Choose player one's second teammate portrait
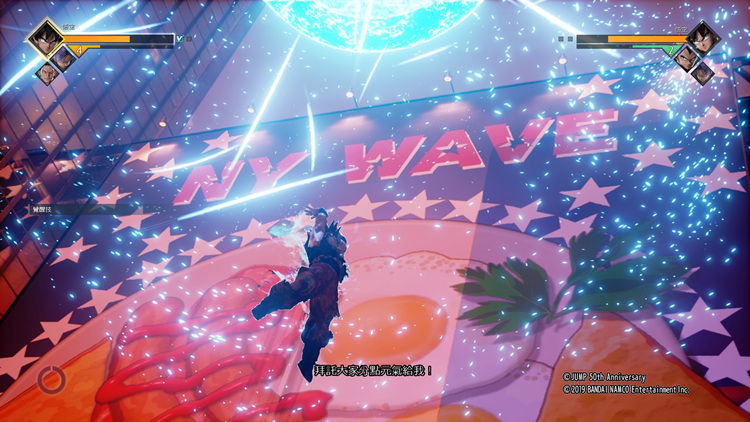This screenshot has height=422, width=750. [x=61, y=58]
